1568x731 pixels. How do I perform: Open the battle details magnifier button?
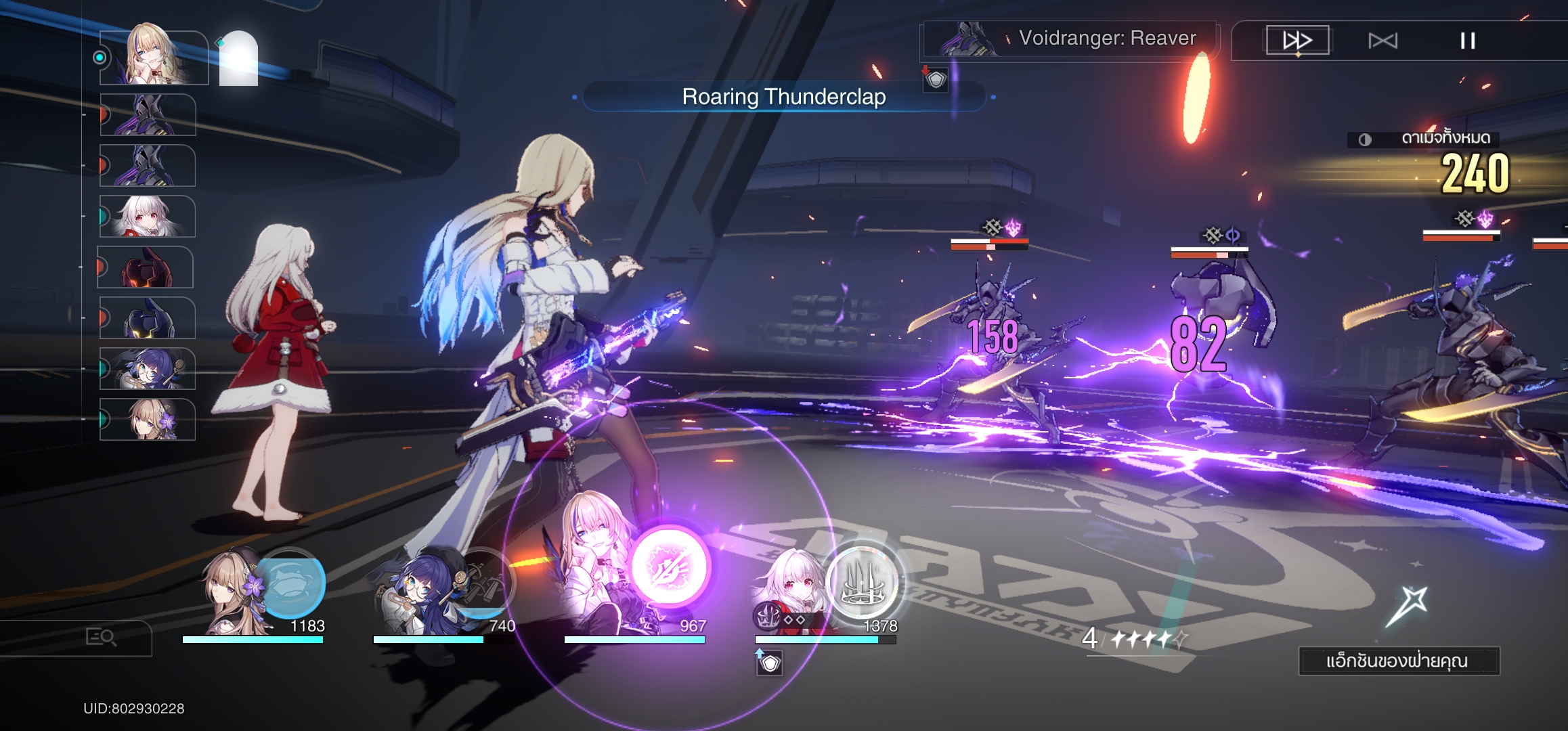pyautogui.click(x=101, y=637)
